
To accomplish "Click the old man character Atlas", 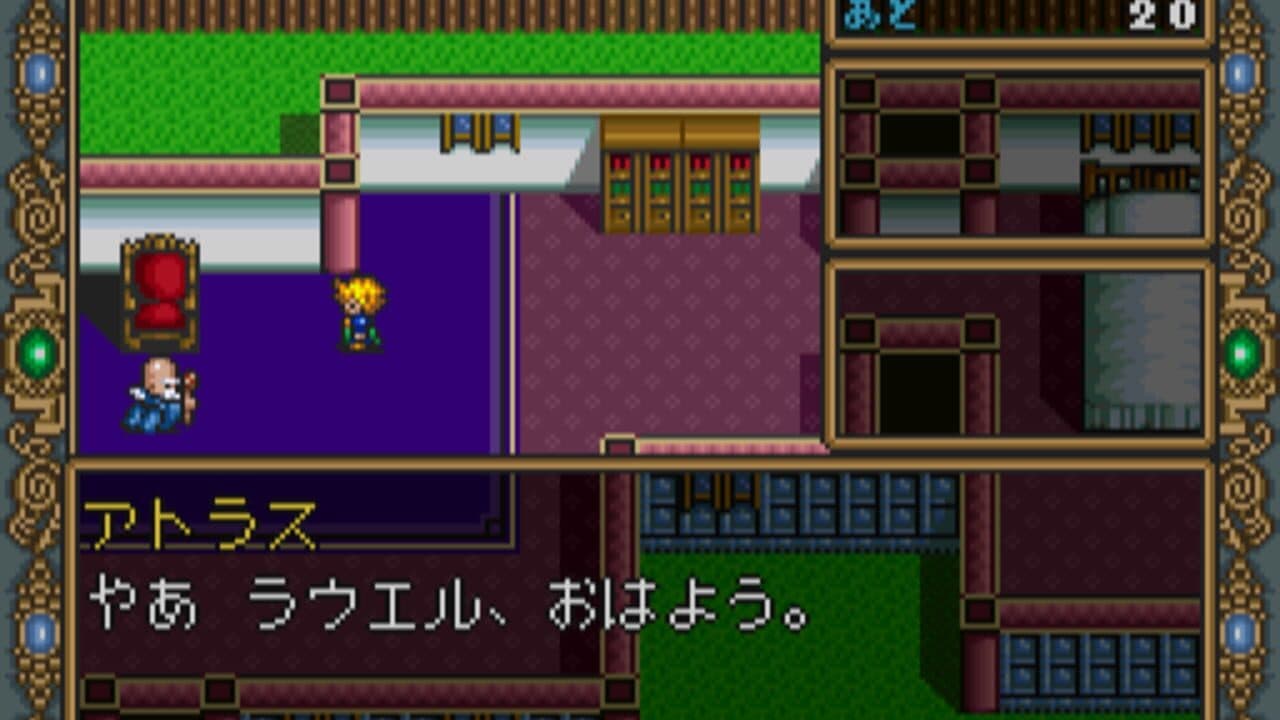I will pos(160,390).
